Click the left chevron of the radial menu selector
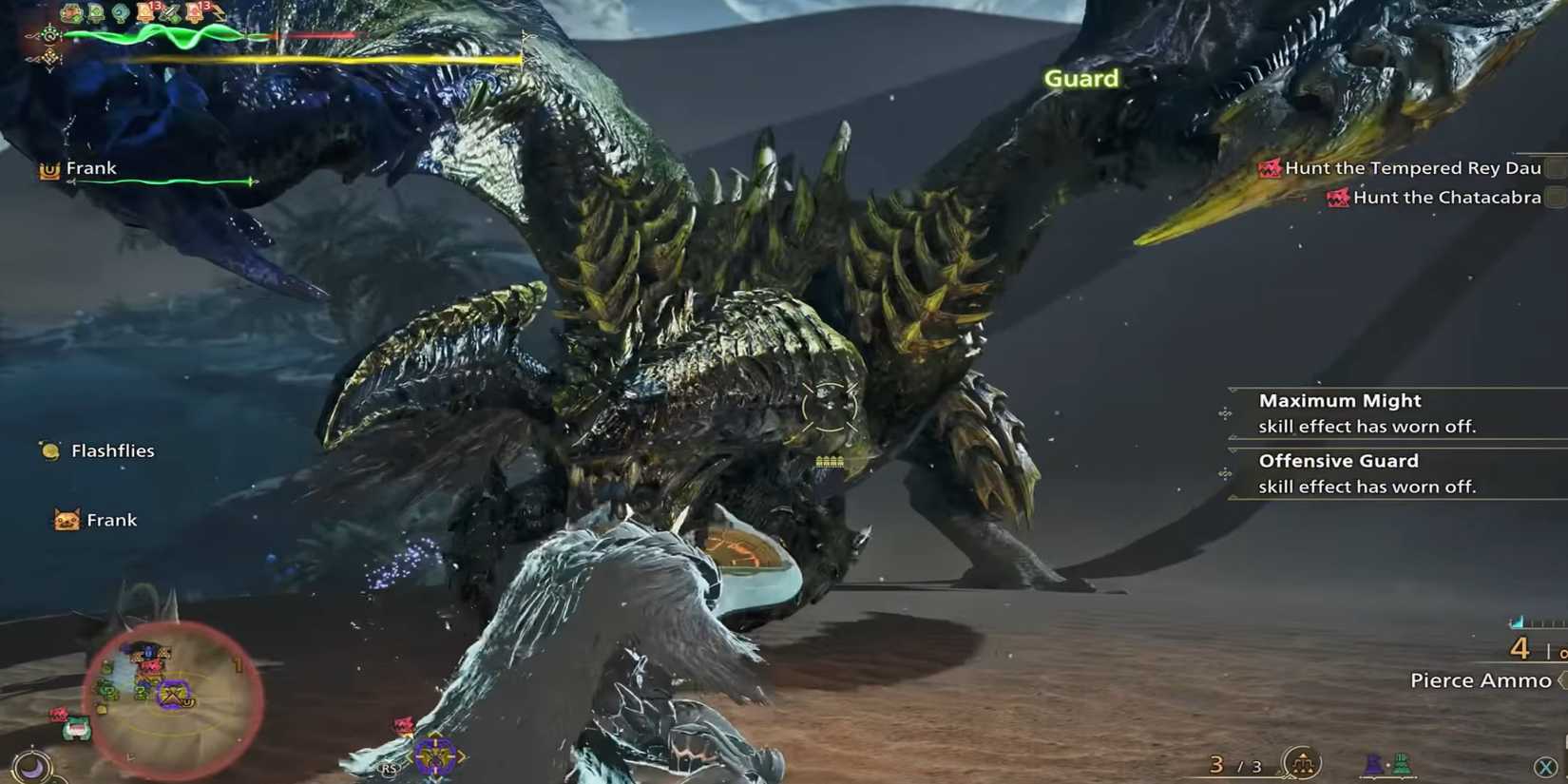Screen dimensions: 1568x784 click(411, 757)
